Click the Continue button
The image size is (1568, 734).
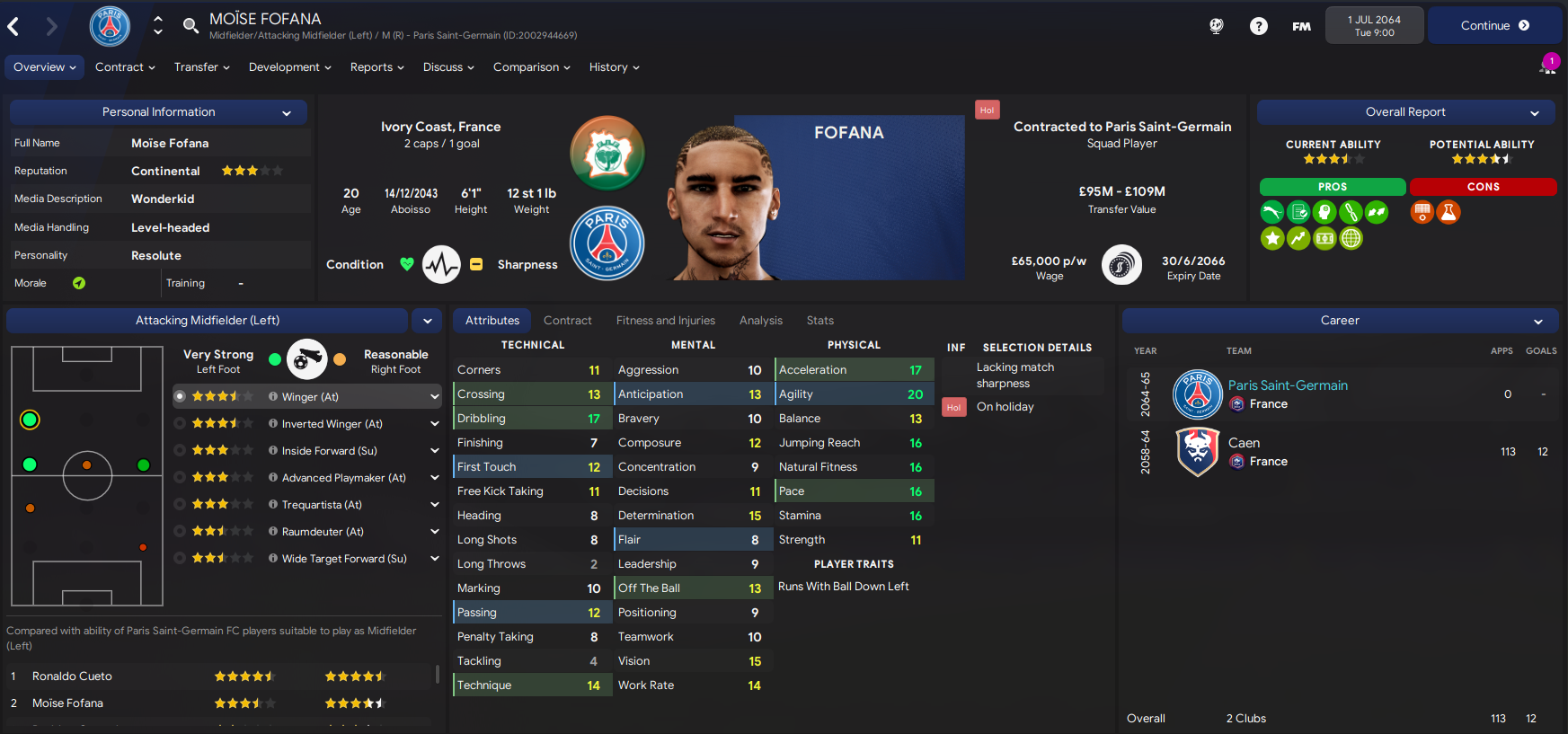click(x=1494, y=26)
